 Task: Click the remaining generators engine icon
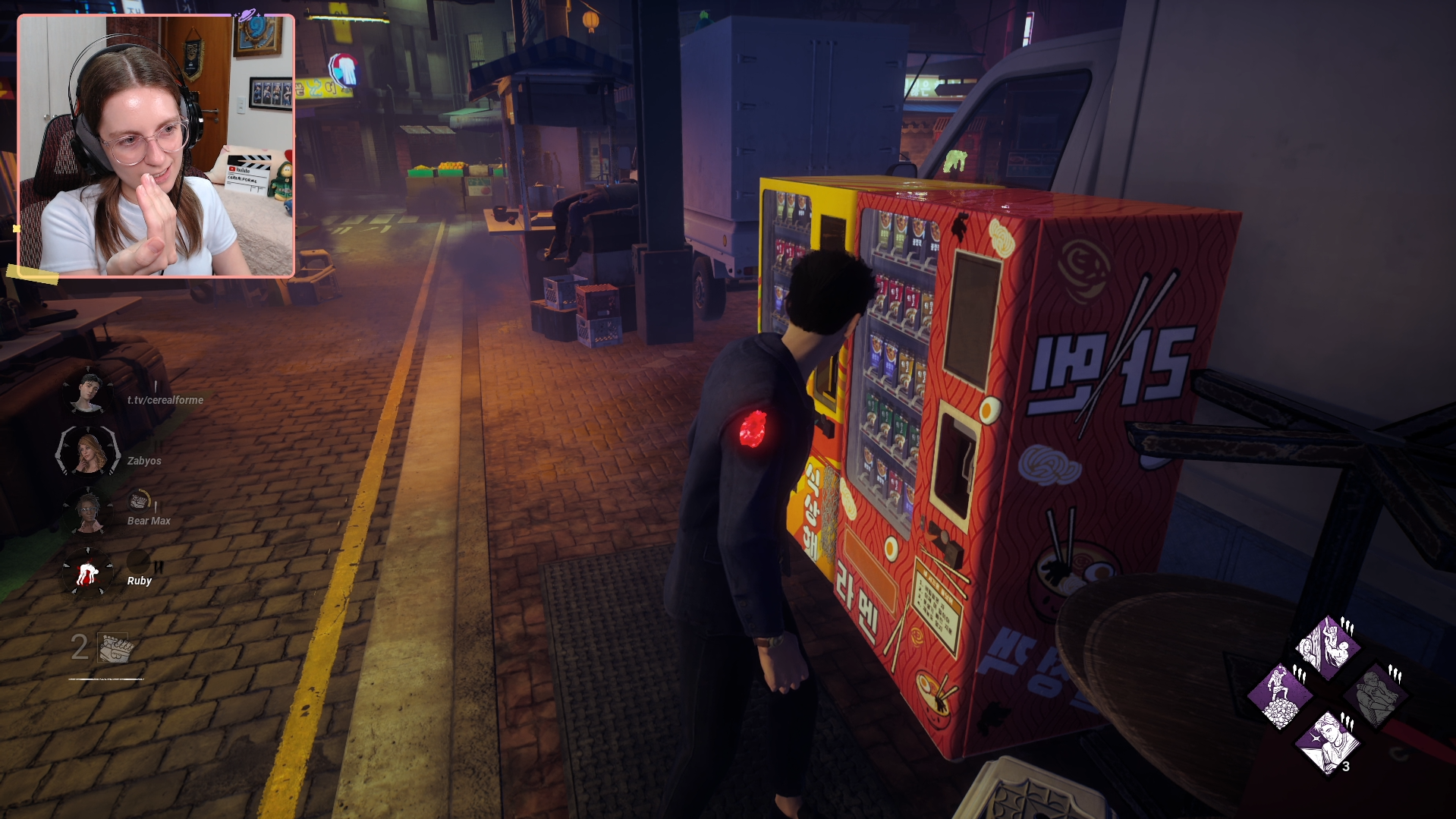(x=115, y=648)
